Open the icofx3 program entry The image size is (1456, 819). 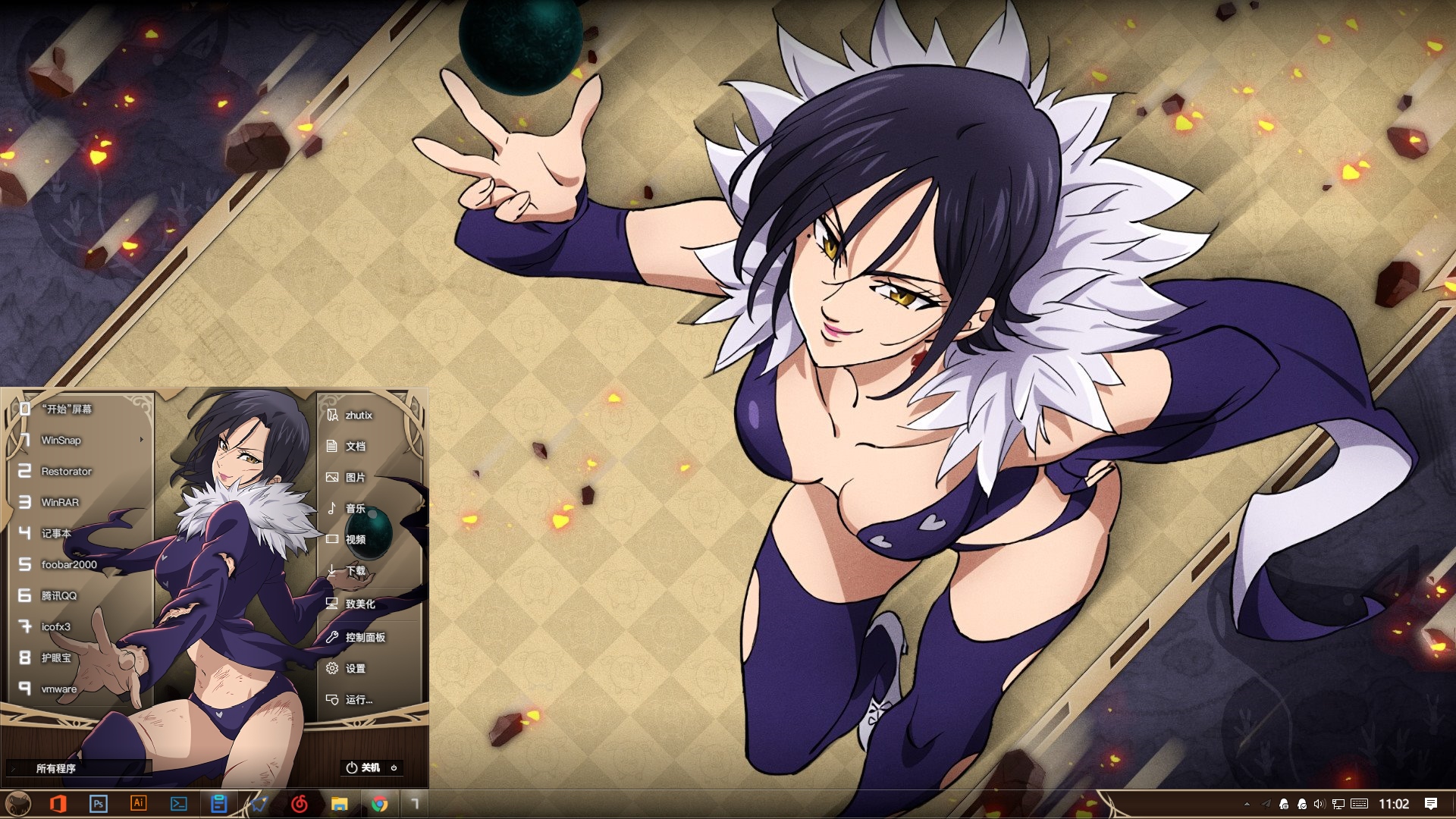coord(55,626)
